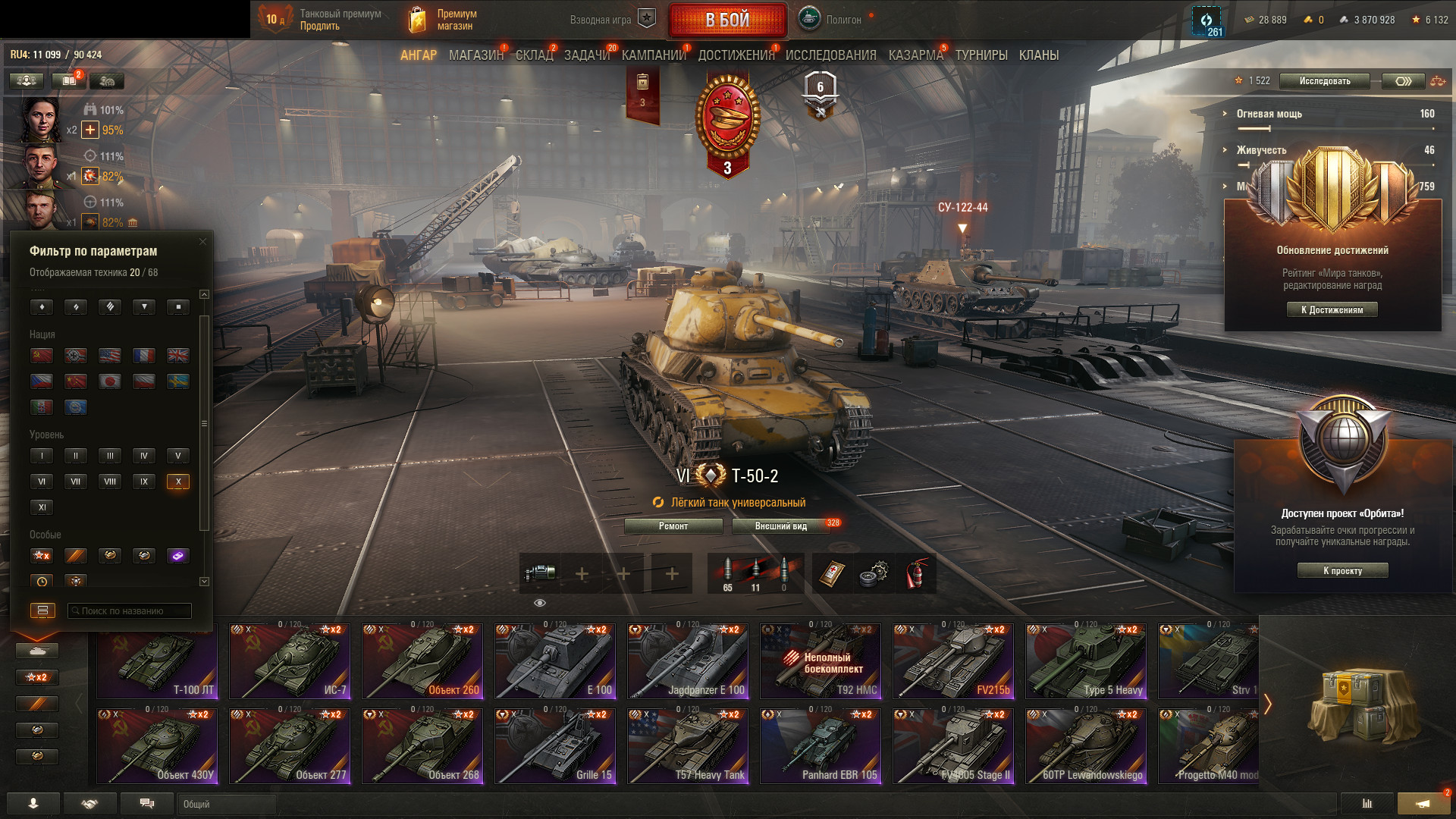Image resolution: width=1456 pixels, height=819 pixels.
Task: Select the Grille 15 tank
Action: [x=555, y=746]
